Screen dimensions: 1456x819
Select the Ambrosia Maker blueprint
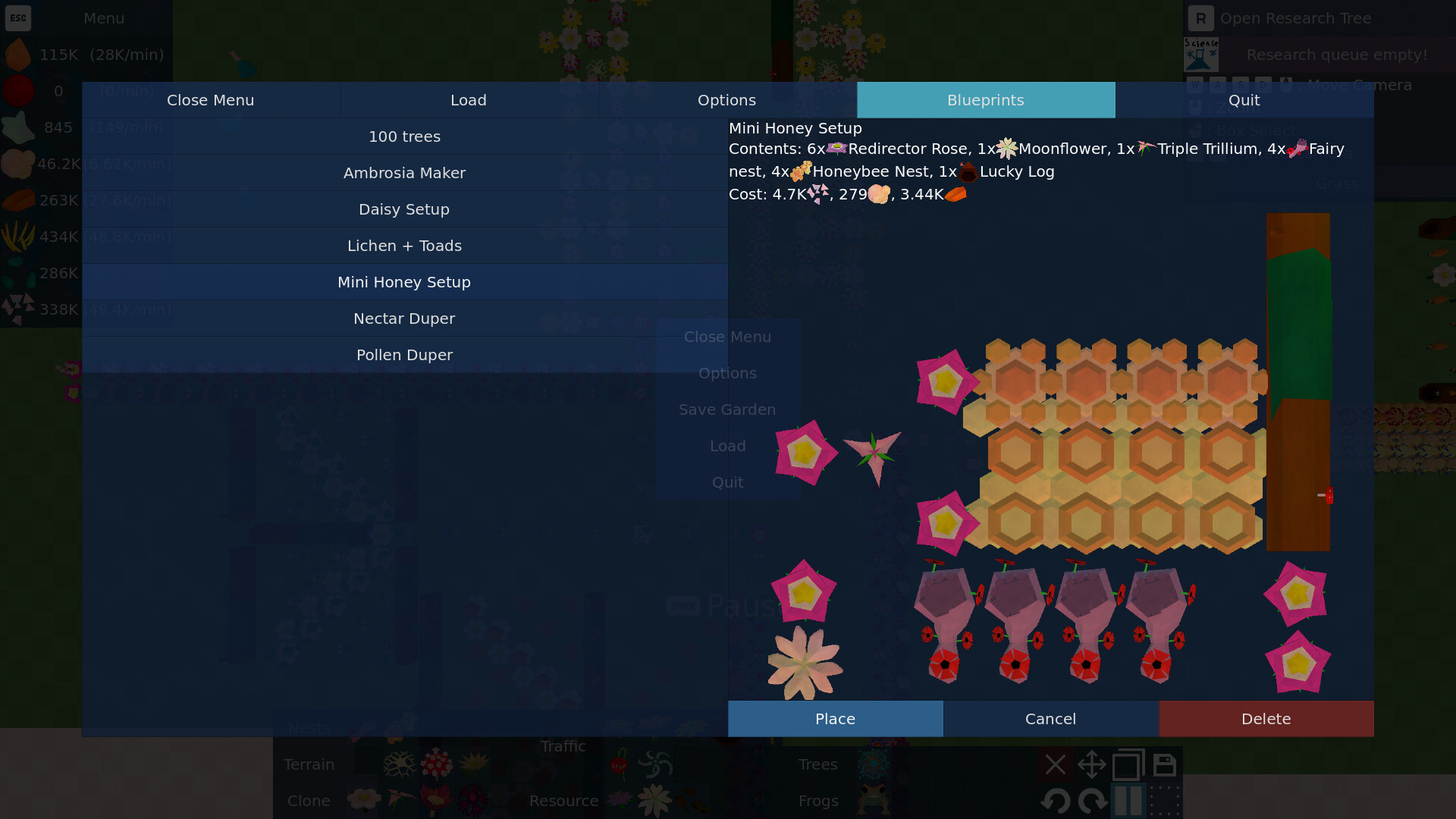tap(404, 173)
